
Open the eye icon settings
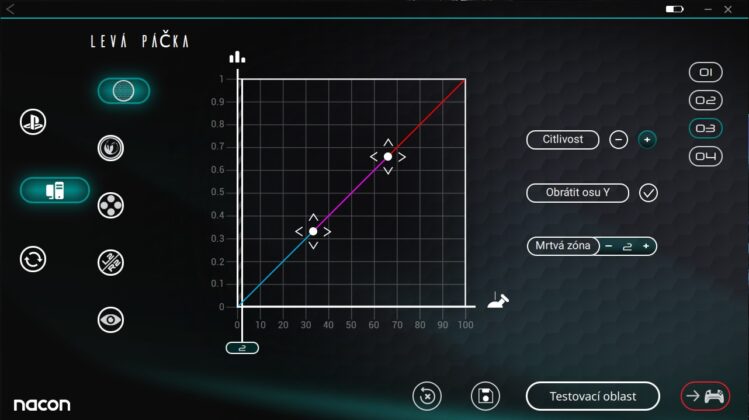(110, 320)
